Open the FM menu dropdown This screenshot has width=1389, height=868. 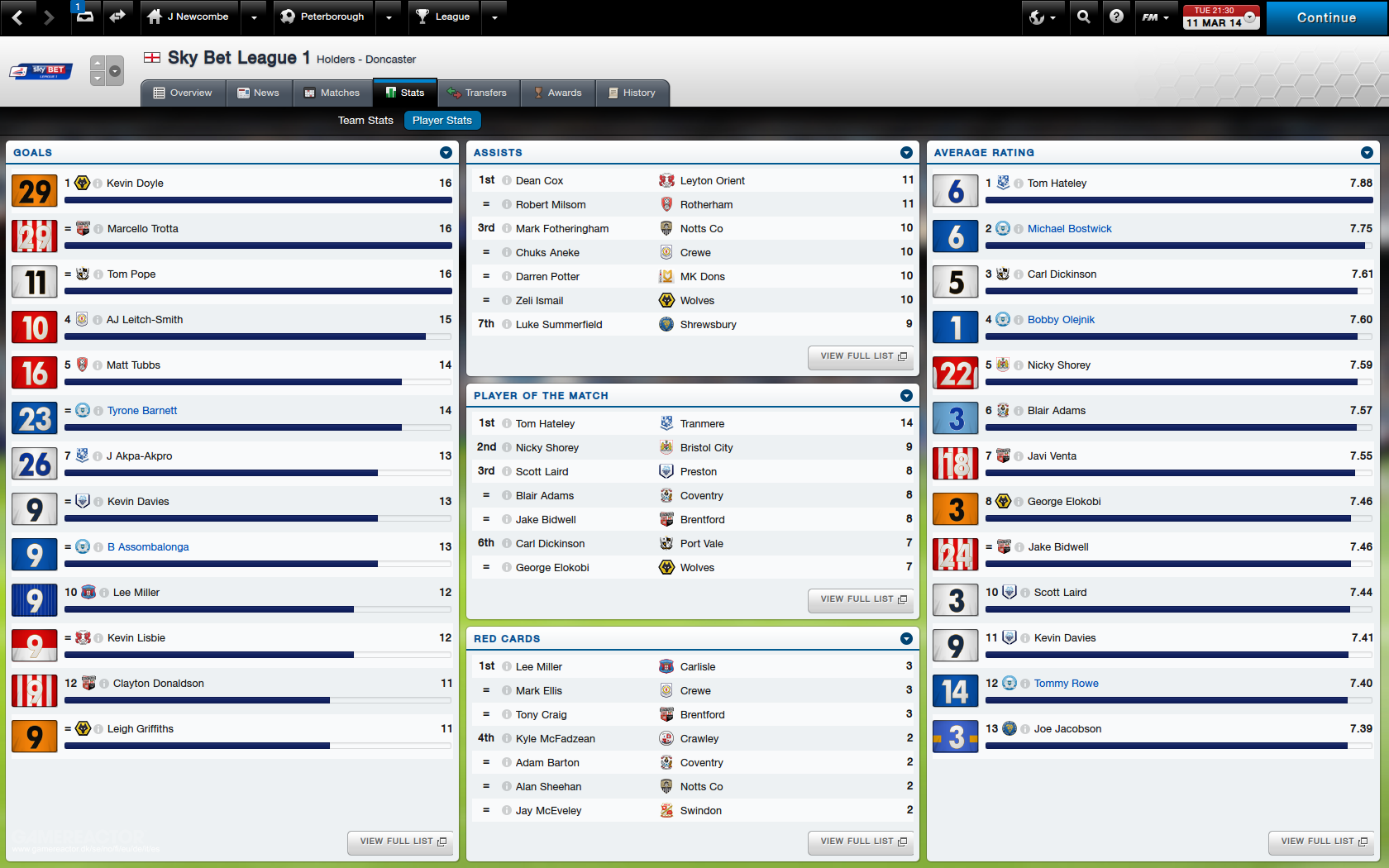point(1156,17)
